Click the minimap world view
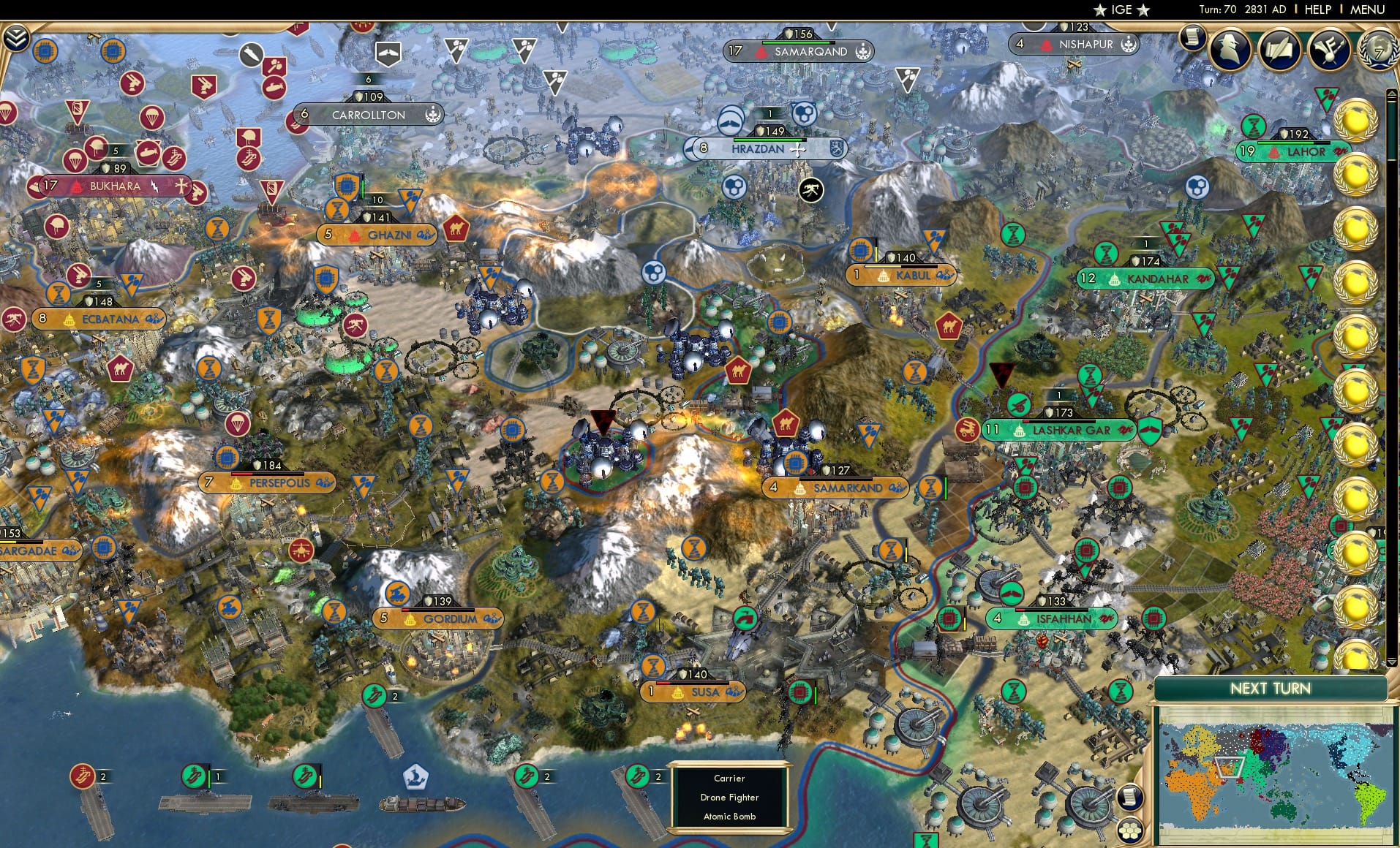The image size is (1400, 848). click(1280, 775)
